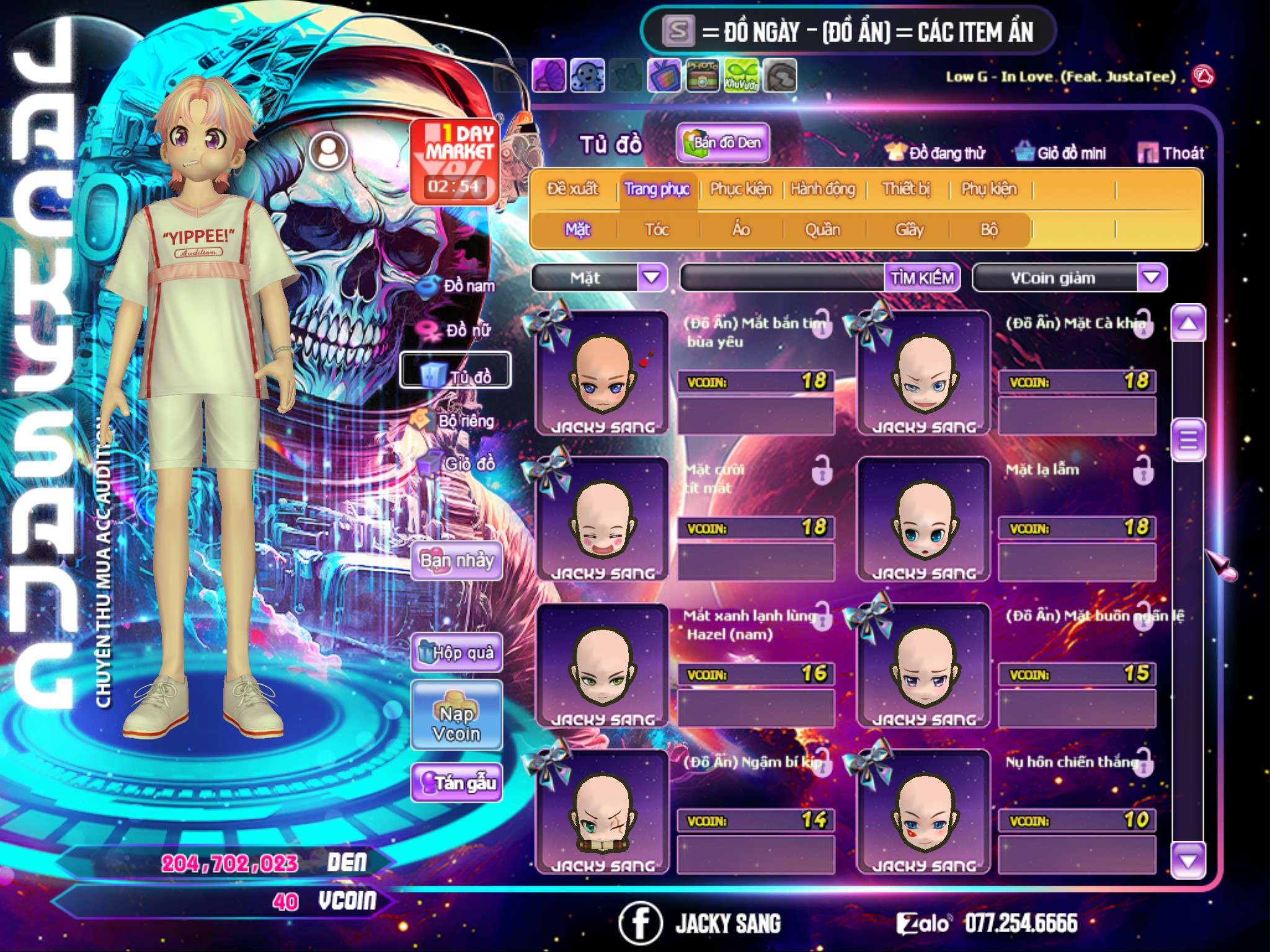The height and width of the screenshot is (952, 1270).
Task: Click the Nạp Vcoin button
Action: [457, 723]
